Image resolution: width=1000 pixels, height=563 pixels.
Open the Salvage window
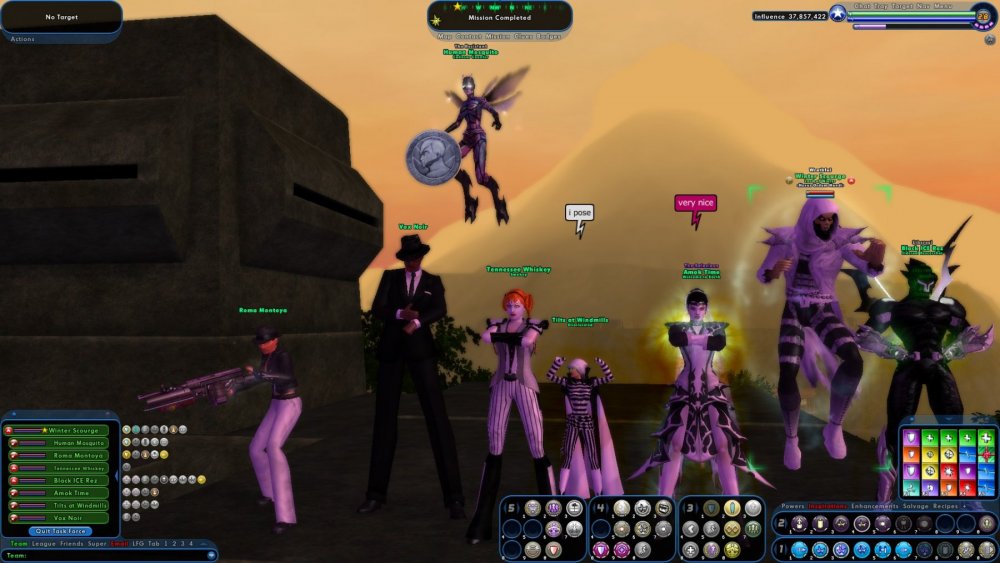916,506
